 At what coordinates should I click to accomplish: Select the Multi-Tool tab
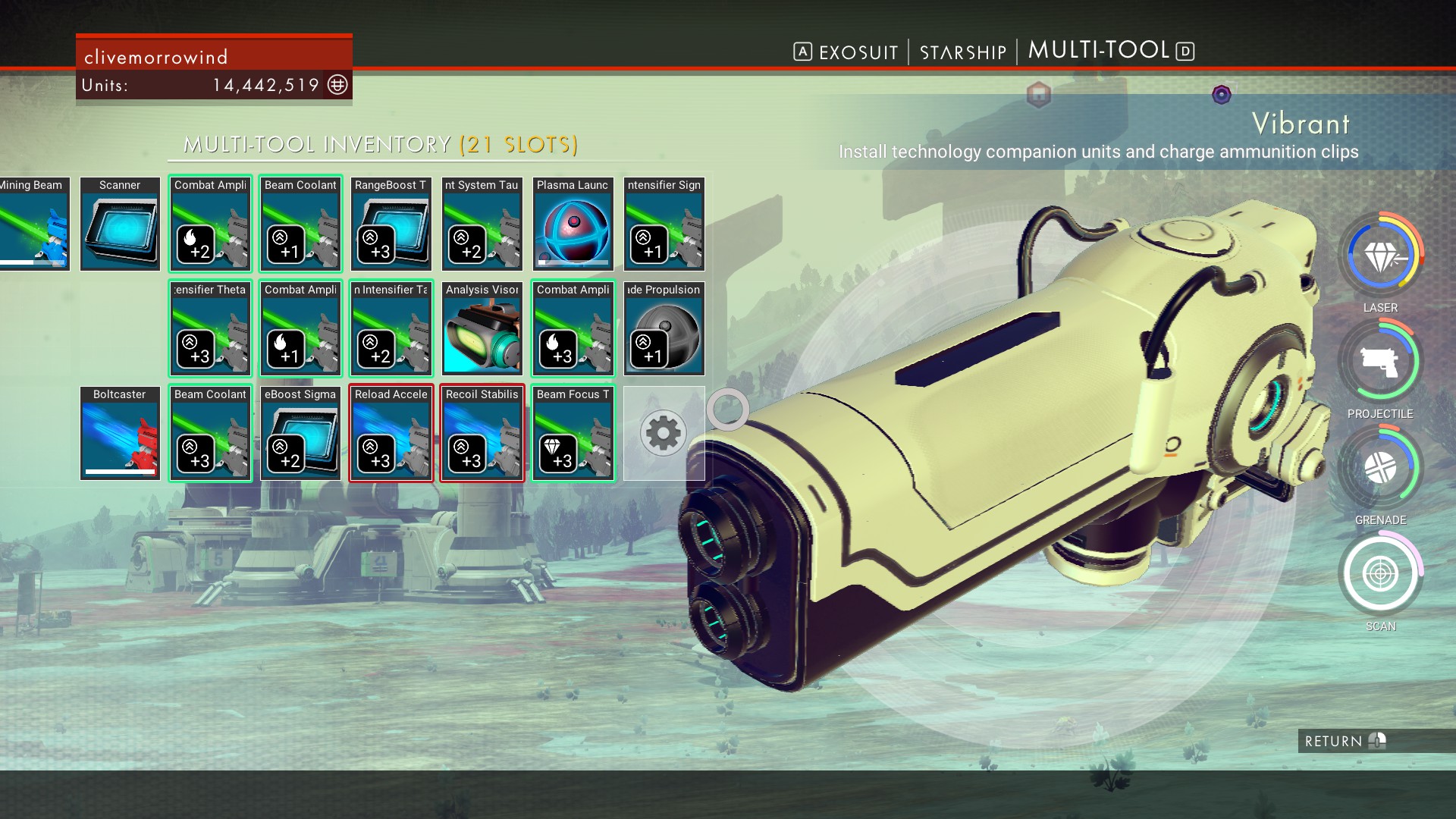coord(1099,51)
